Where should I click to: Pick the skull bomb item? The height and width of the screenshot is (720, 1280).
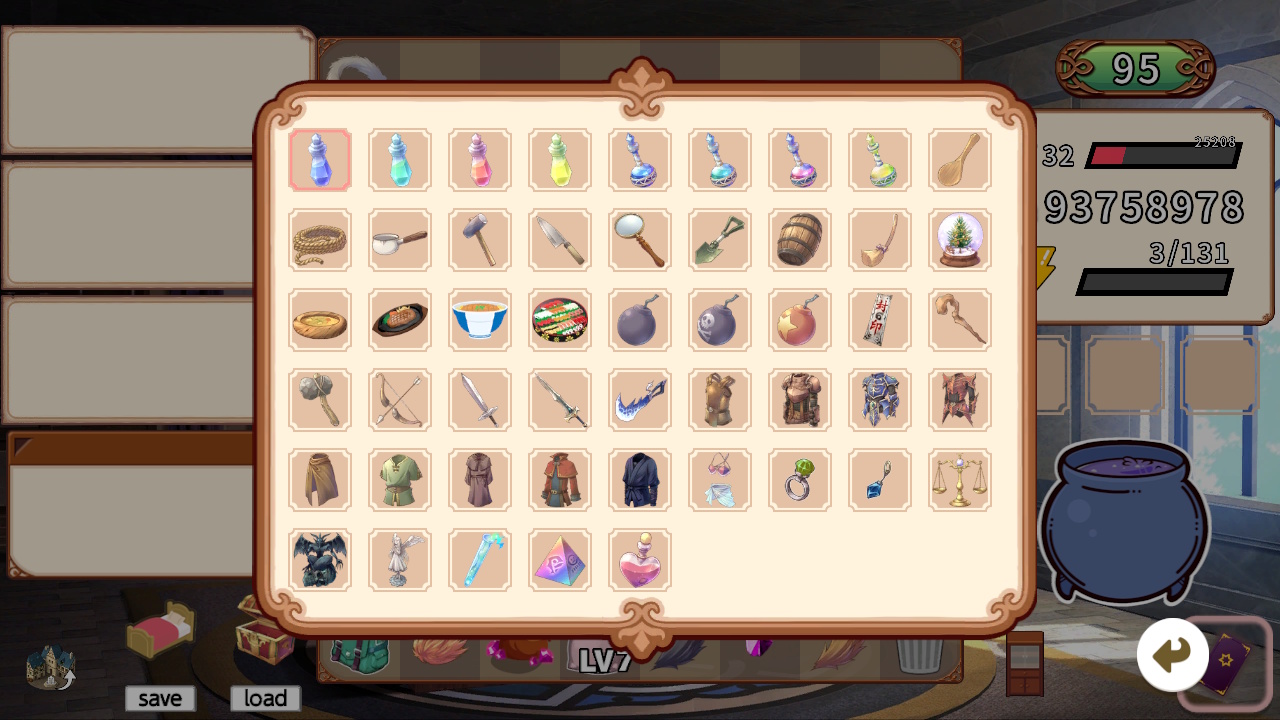coord(720,320)
